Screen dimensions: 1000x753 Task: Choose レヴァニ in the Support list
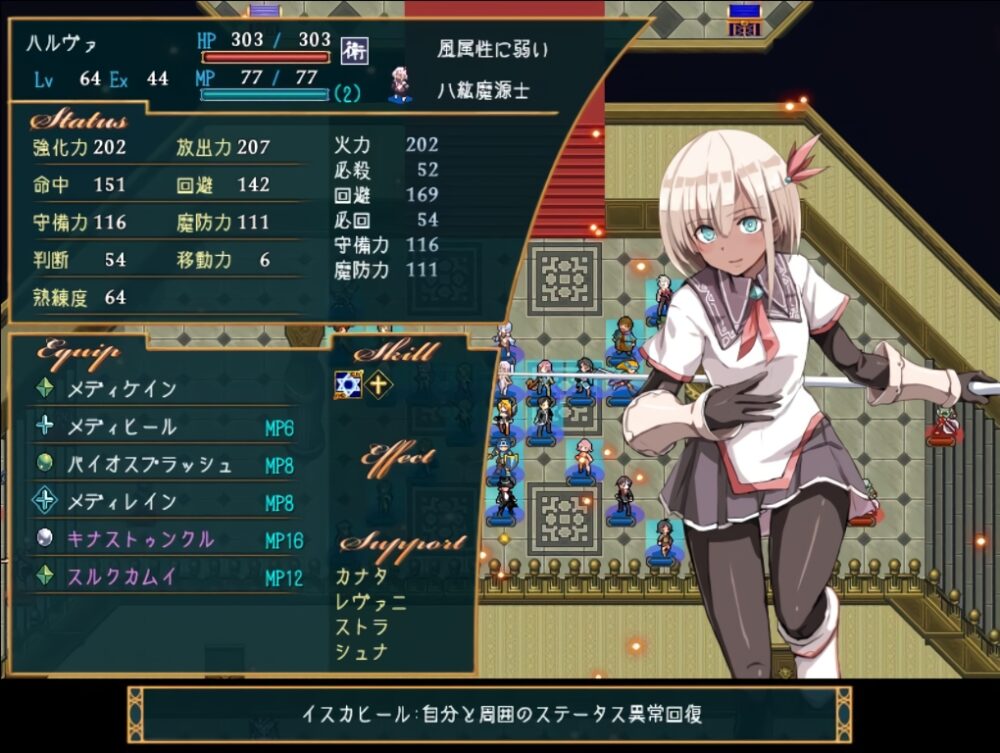[372, 602]
